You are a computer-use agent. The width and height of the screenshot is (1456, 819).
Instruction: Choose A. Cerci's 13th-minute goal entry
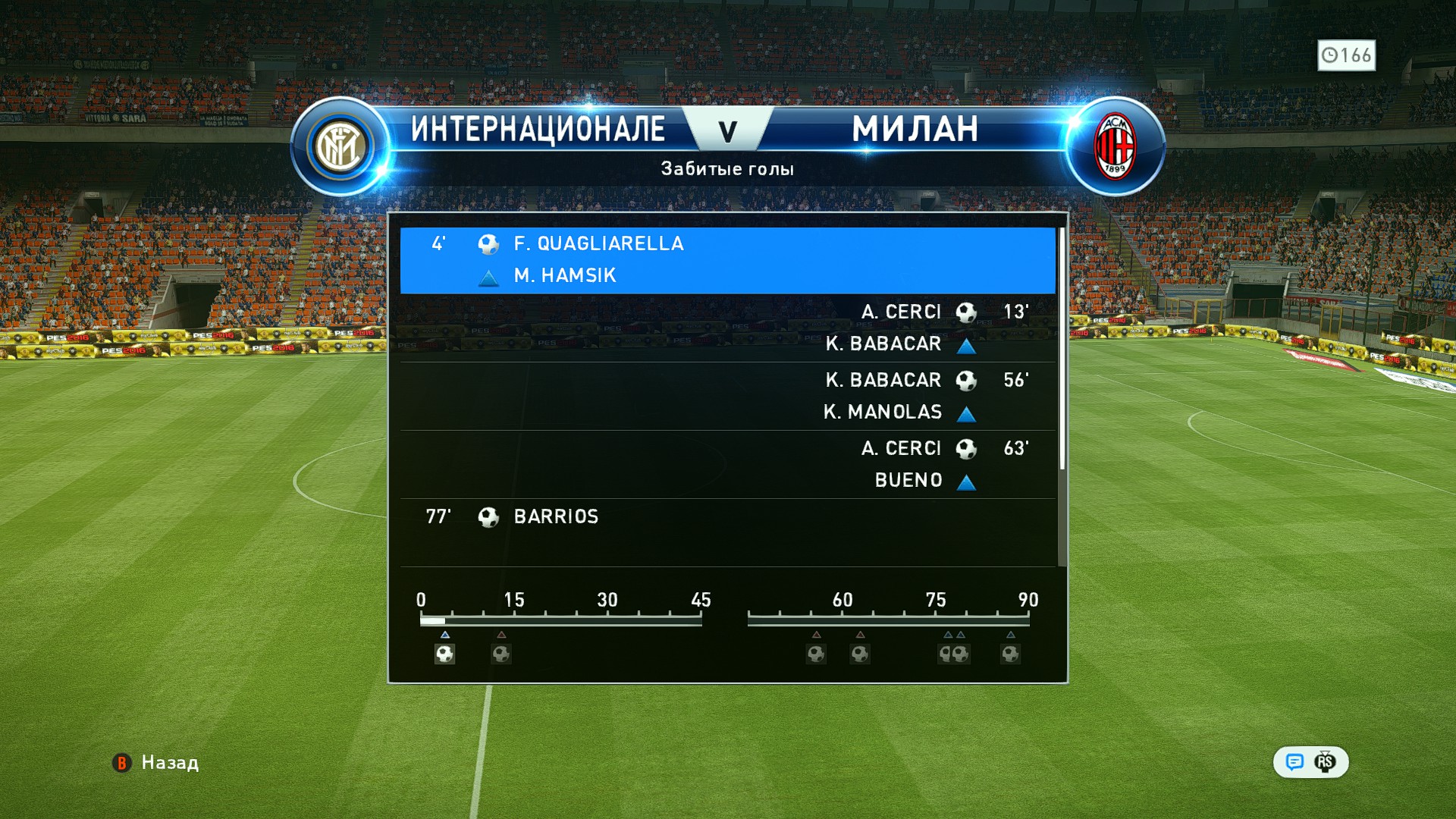(x=726, y=328)
